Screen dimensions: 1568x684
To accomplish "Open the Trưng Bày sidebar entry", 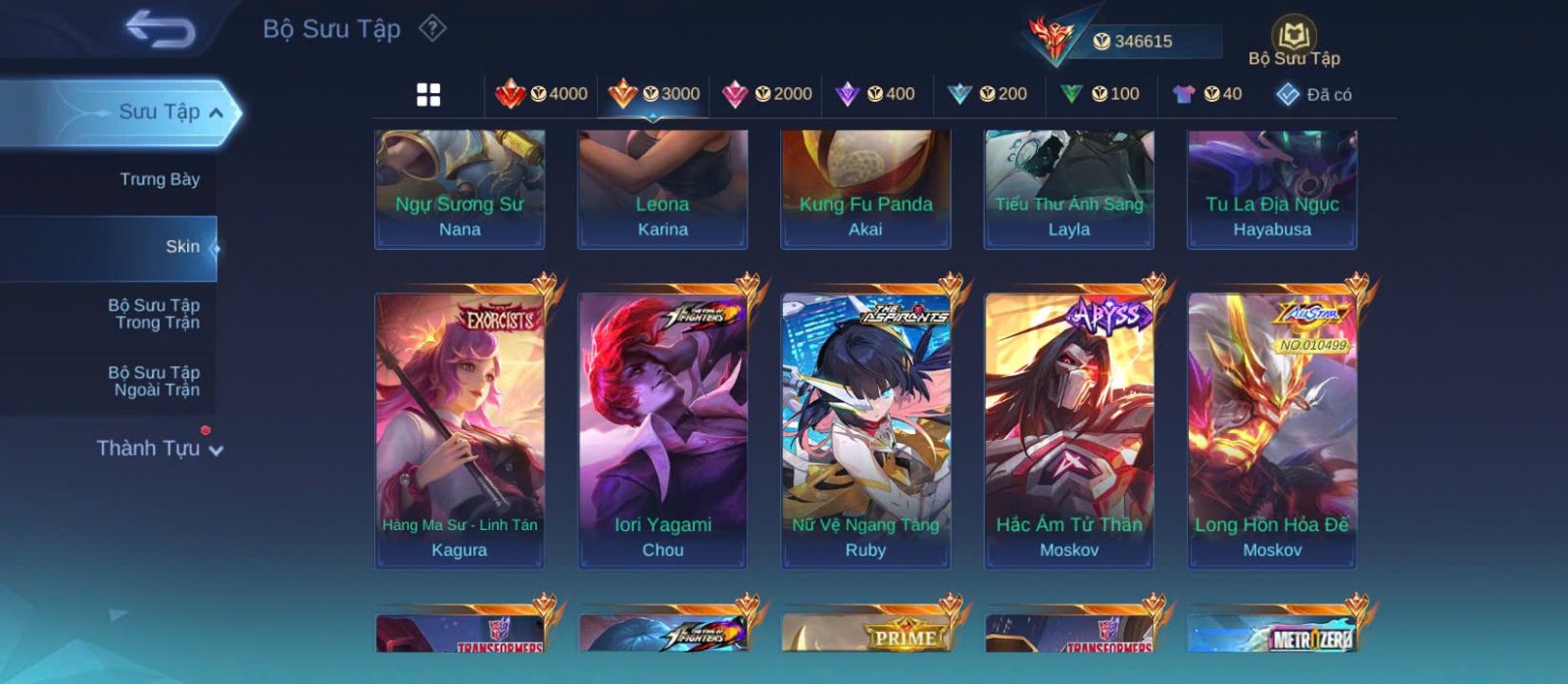I will [x=159, y=179].
